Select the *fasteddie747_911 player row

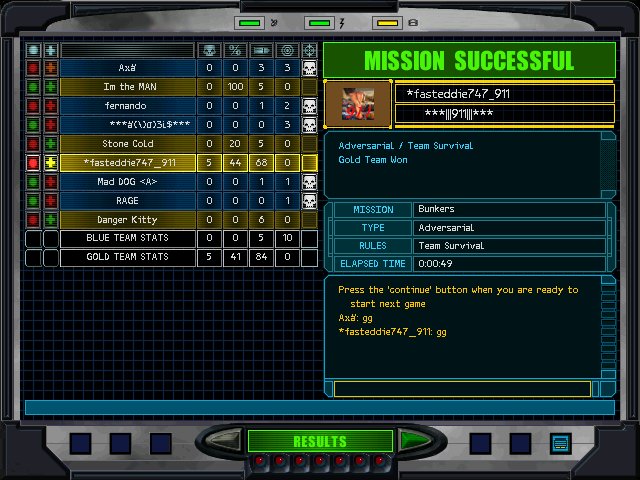(127, 163)
